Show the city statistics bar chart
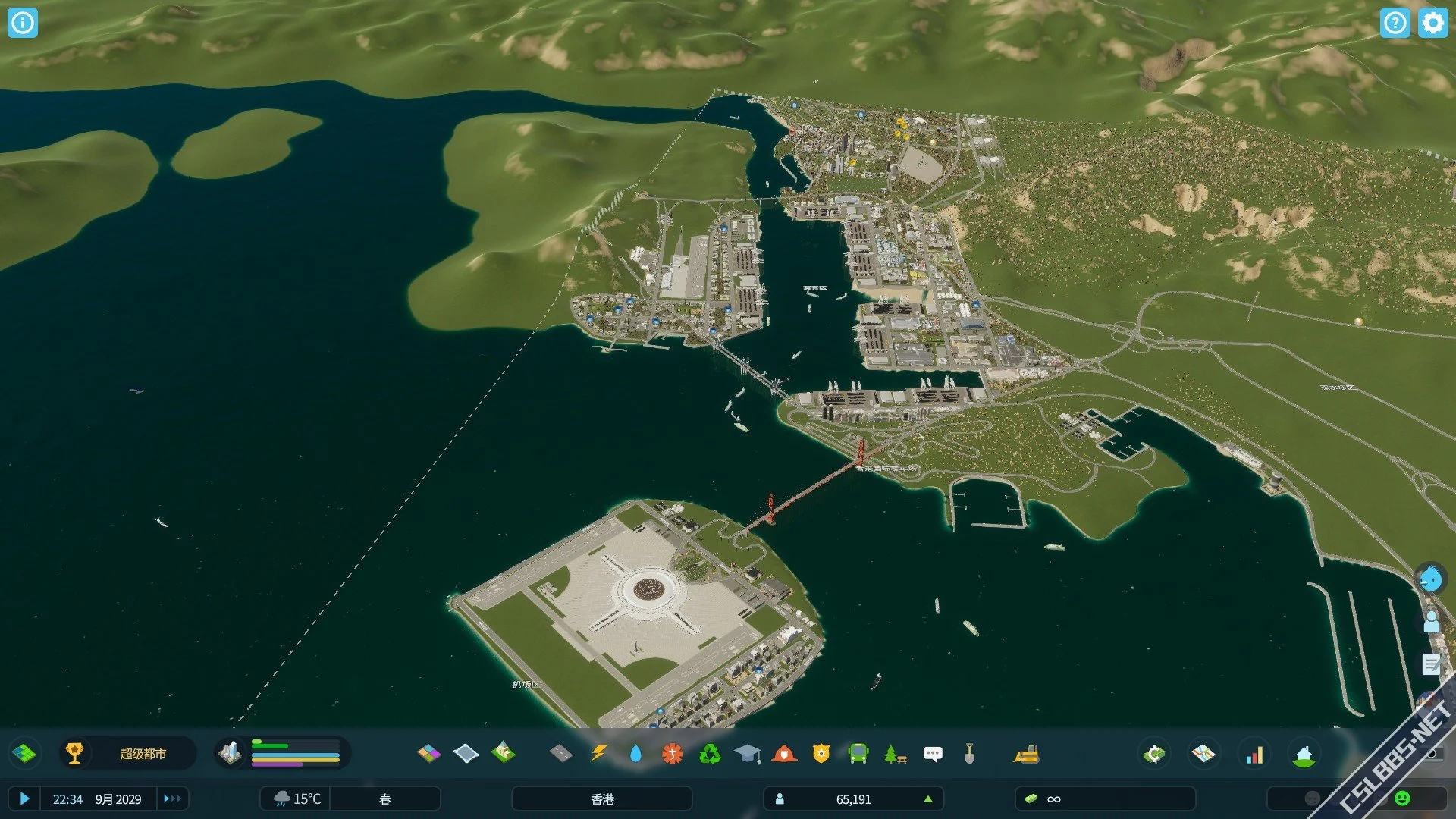 coord(1254,754)
